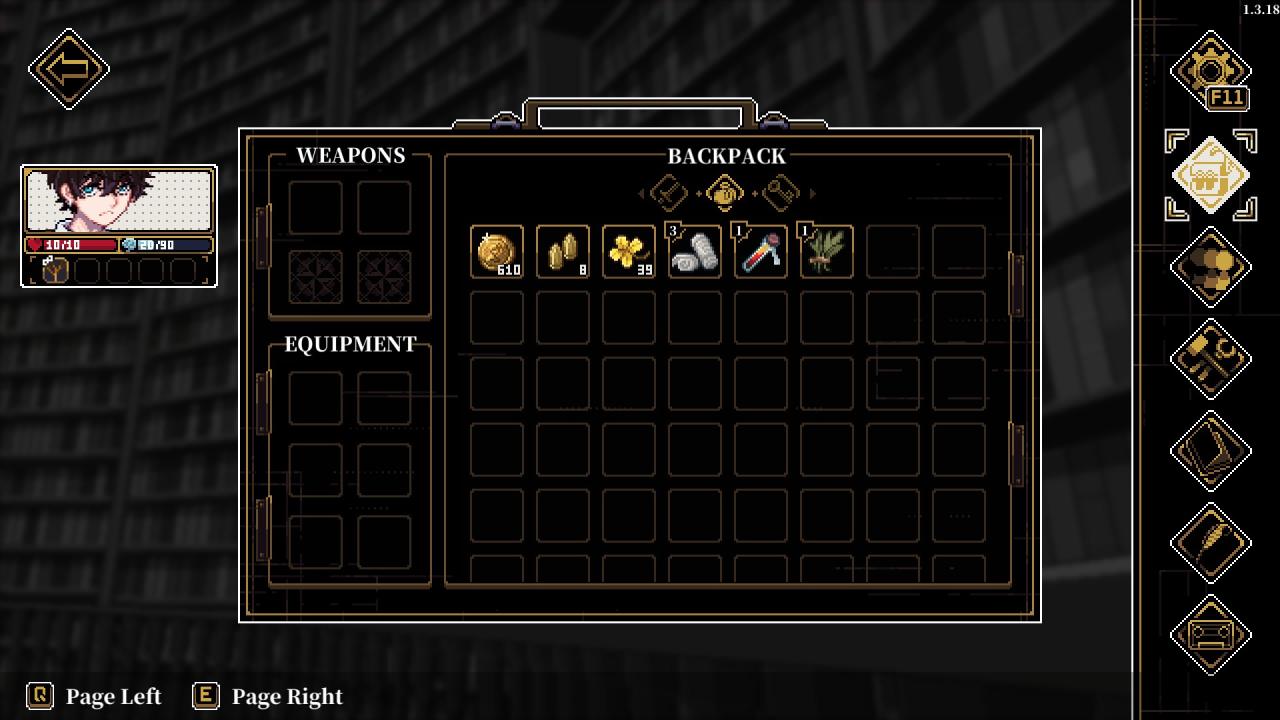Click the back arrow button

[x=69, y=69]
